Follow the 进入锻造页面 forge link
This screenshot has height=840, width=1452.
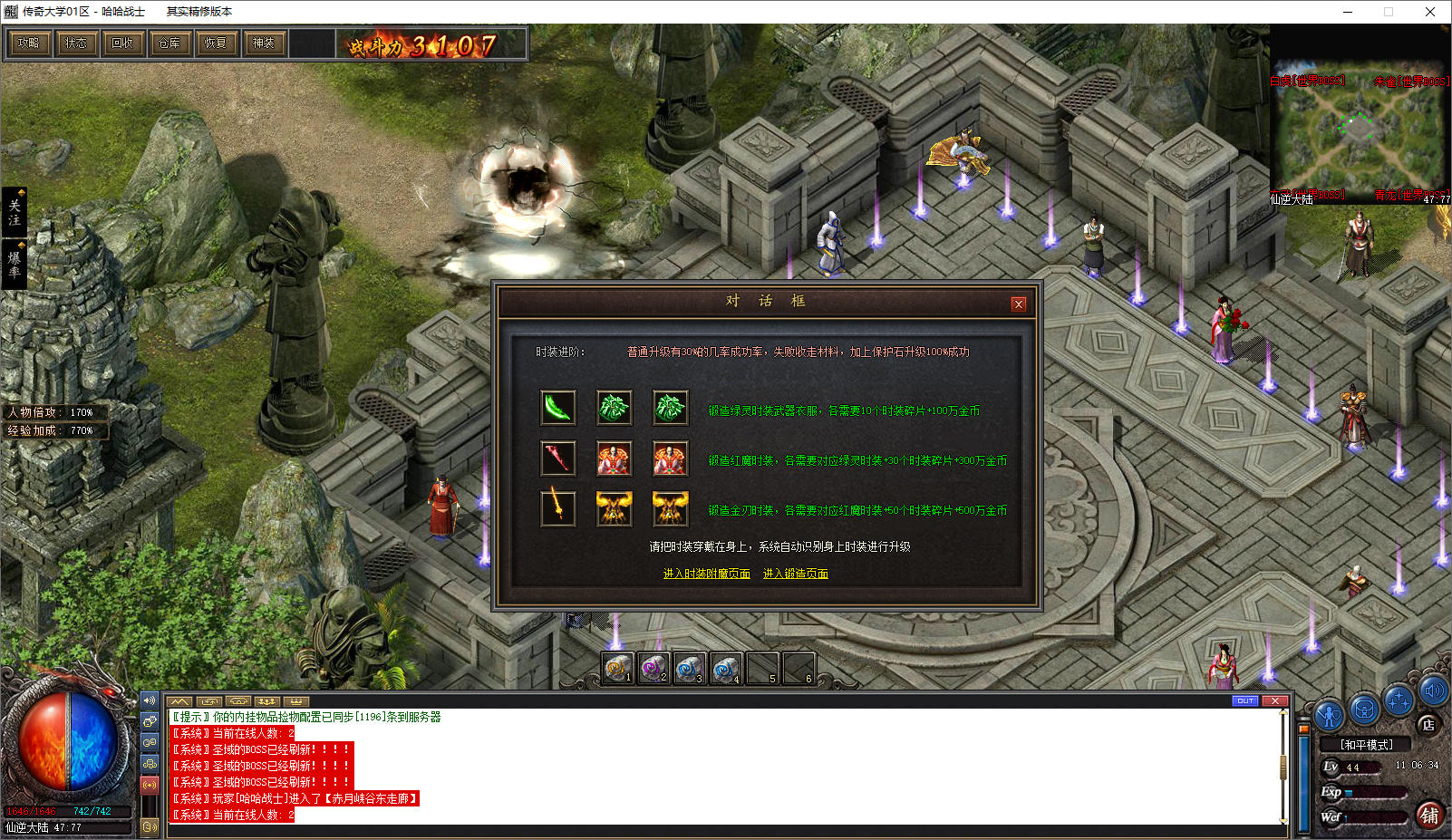[x=795, y=574]
